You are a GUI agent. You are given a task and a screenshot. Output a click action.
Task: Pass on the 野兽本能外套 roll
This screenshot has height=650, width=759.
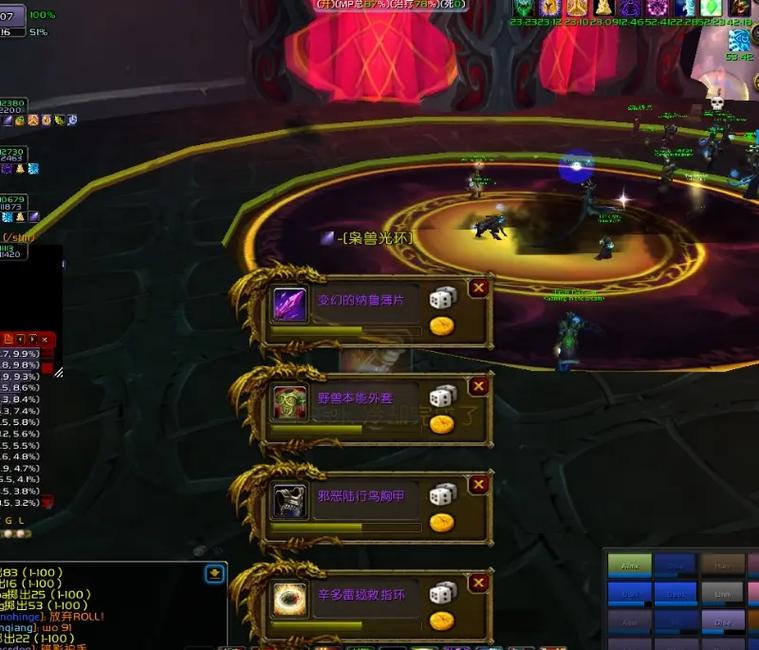click(479, 386)
